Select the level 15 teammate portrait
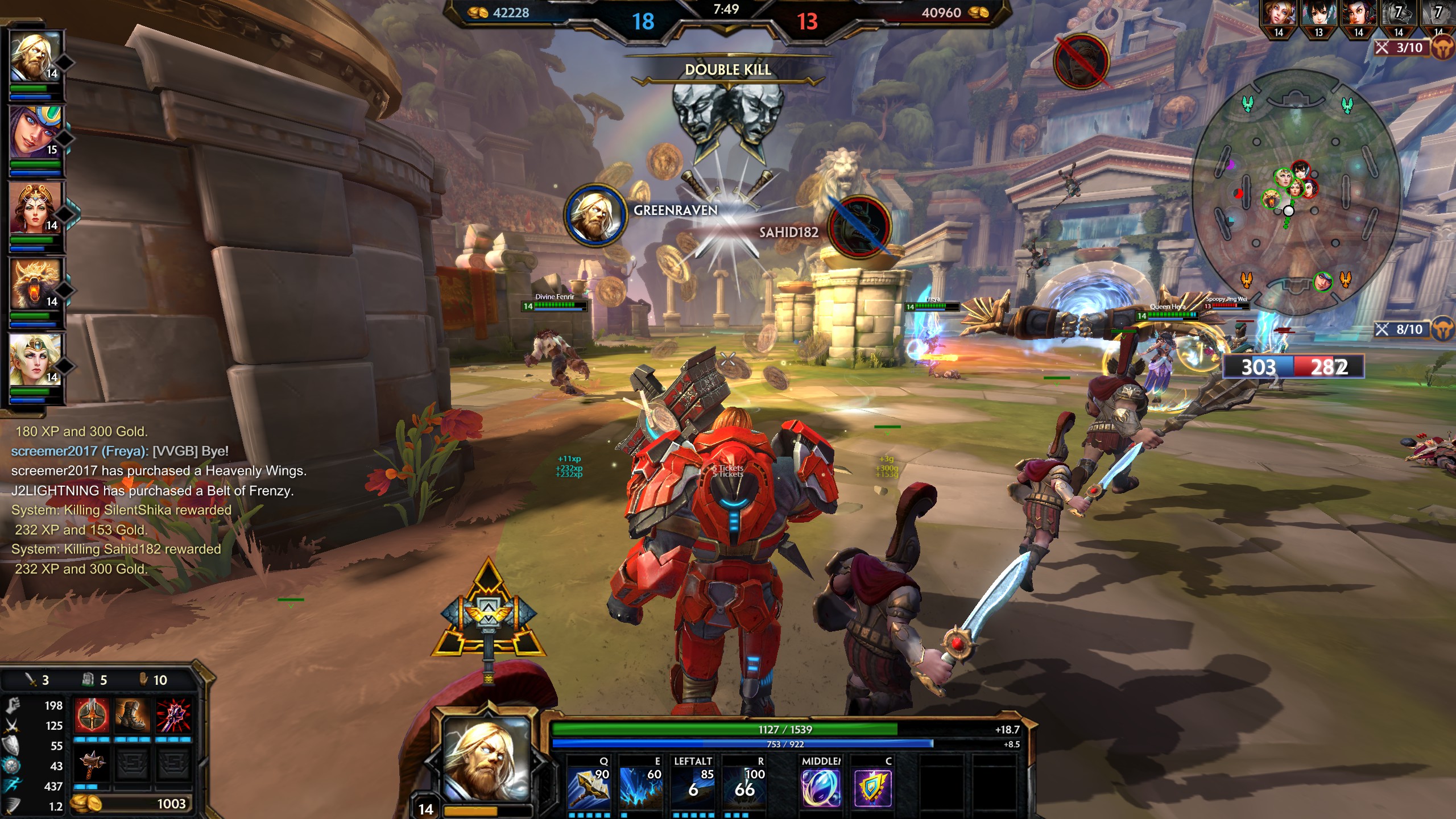The height and width of the screenshot is (819, 1456). pyautogui.click(x=35, y=133)
